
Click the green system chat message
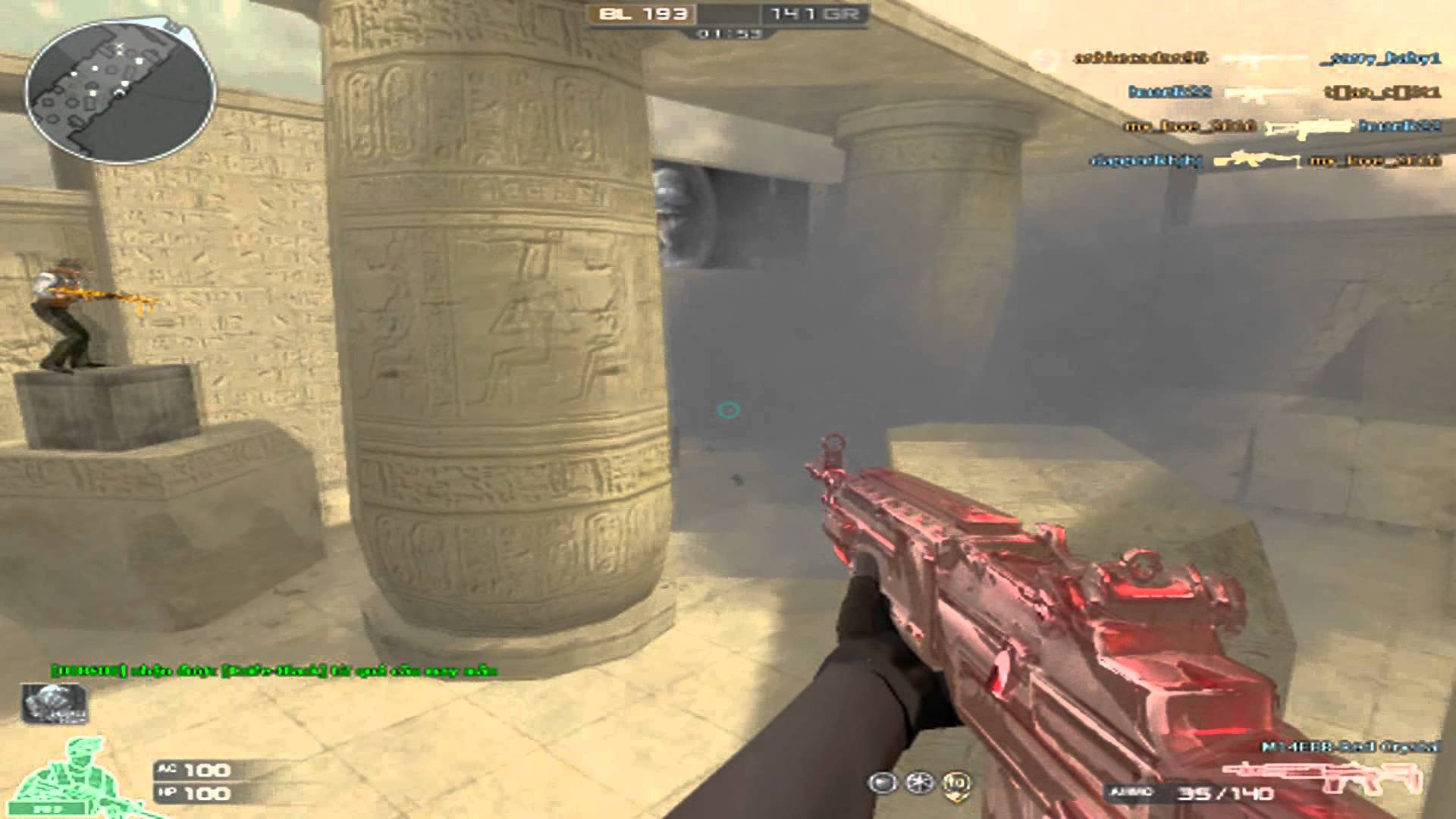[275, 670]
